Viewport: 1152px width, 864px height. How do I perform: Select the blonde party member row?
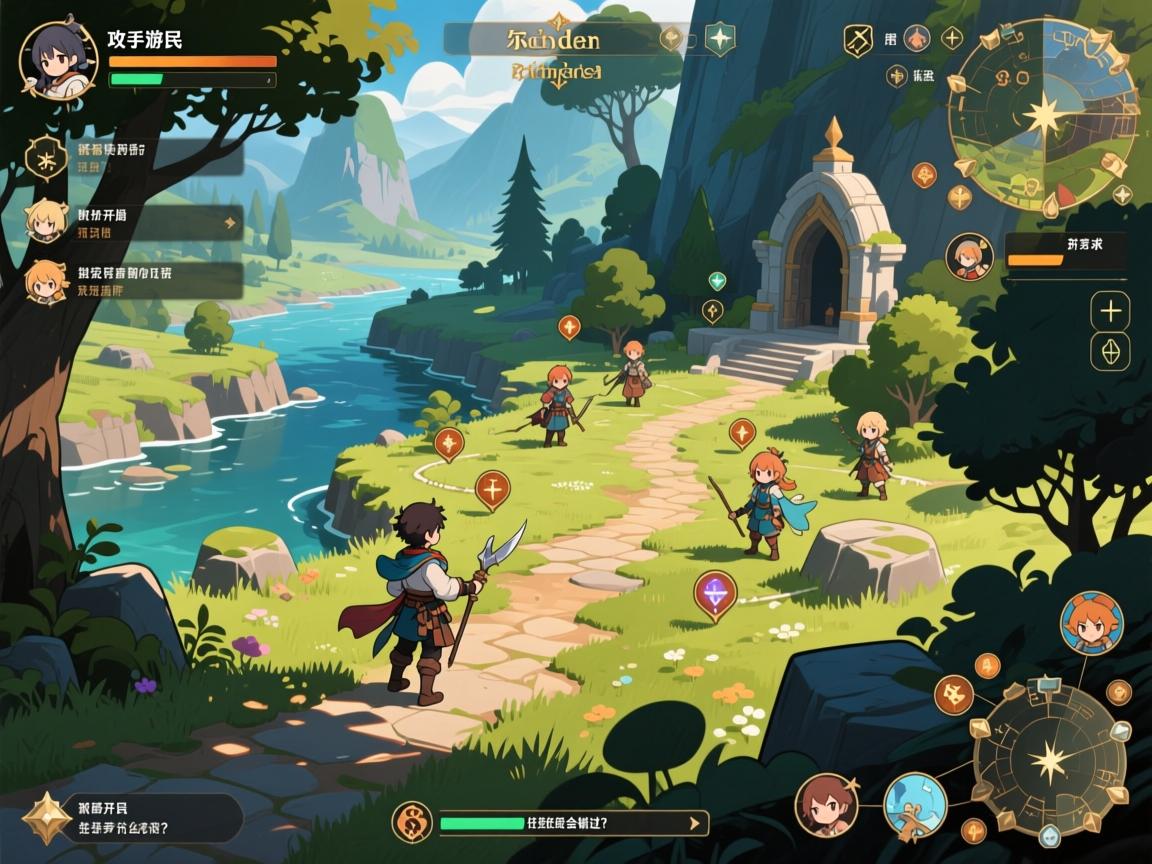coord(135,222)
